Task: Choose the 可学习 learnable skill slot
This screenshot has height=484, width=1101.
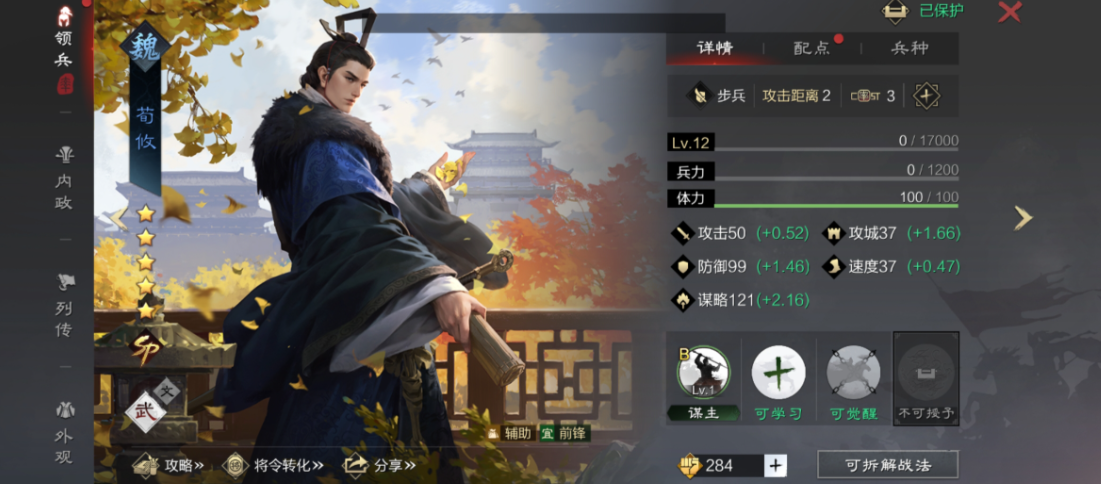Action: tap(779, 379)
